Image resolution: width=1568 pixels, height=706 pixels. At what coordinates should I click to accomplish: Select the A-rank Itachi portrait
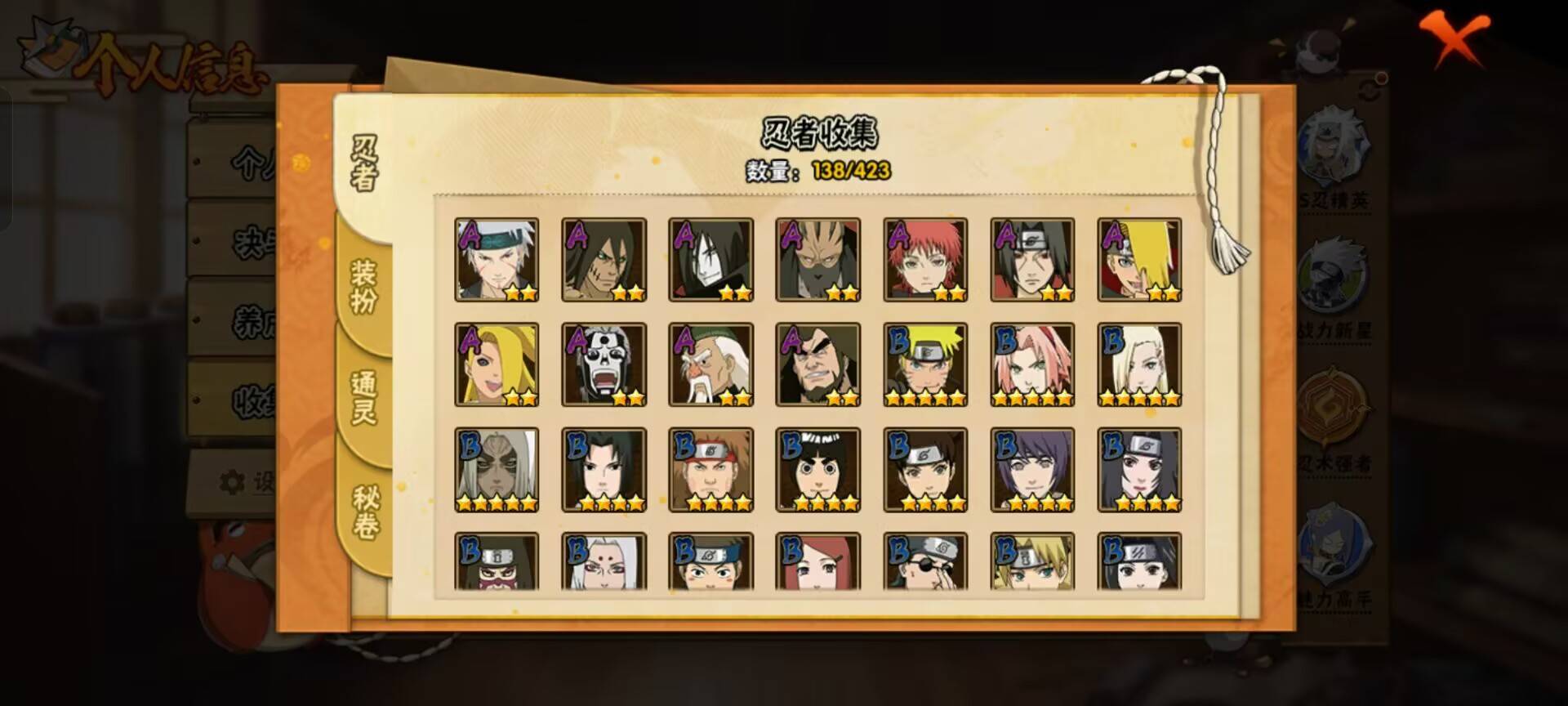[x=1032, y=260]
